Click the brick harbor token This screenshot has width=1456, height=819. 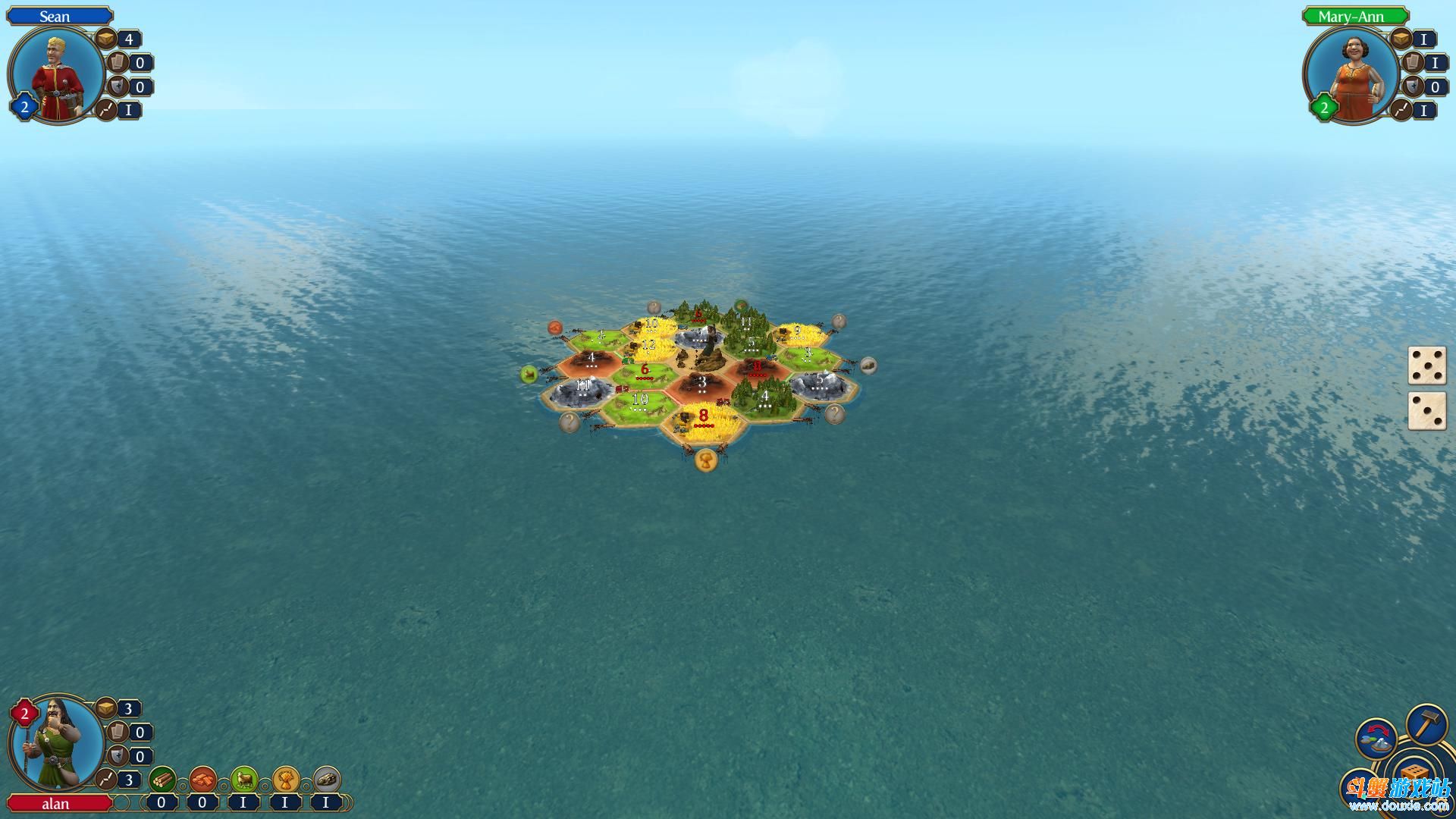coord(557,328)
